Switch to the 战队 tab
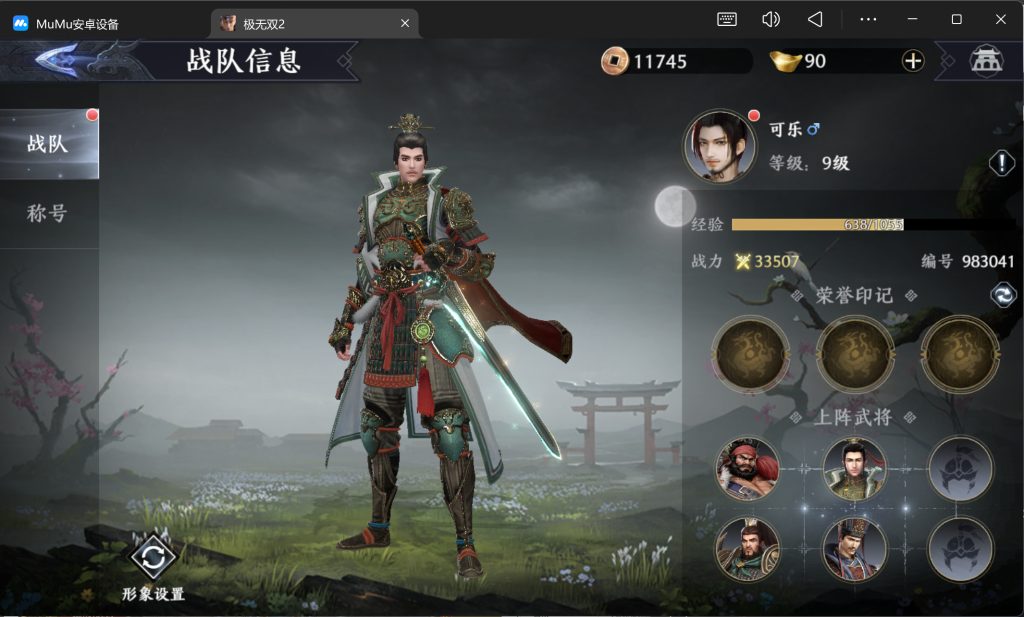 (48, 144)
